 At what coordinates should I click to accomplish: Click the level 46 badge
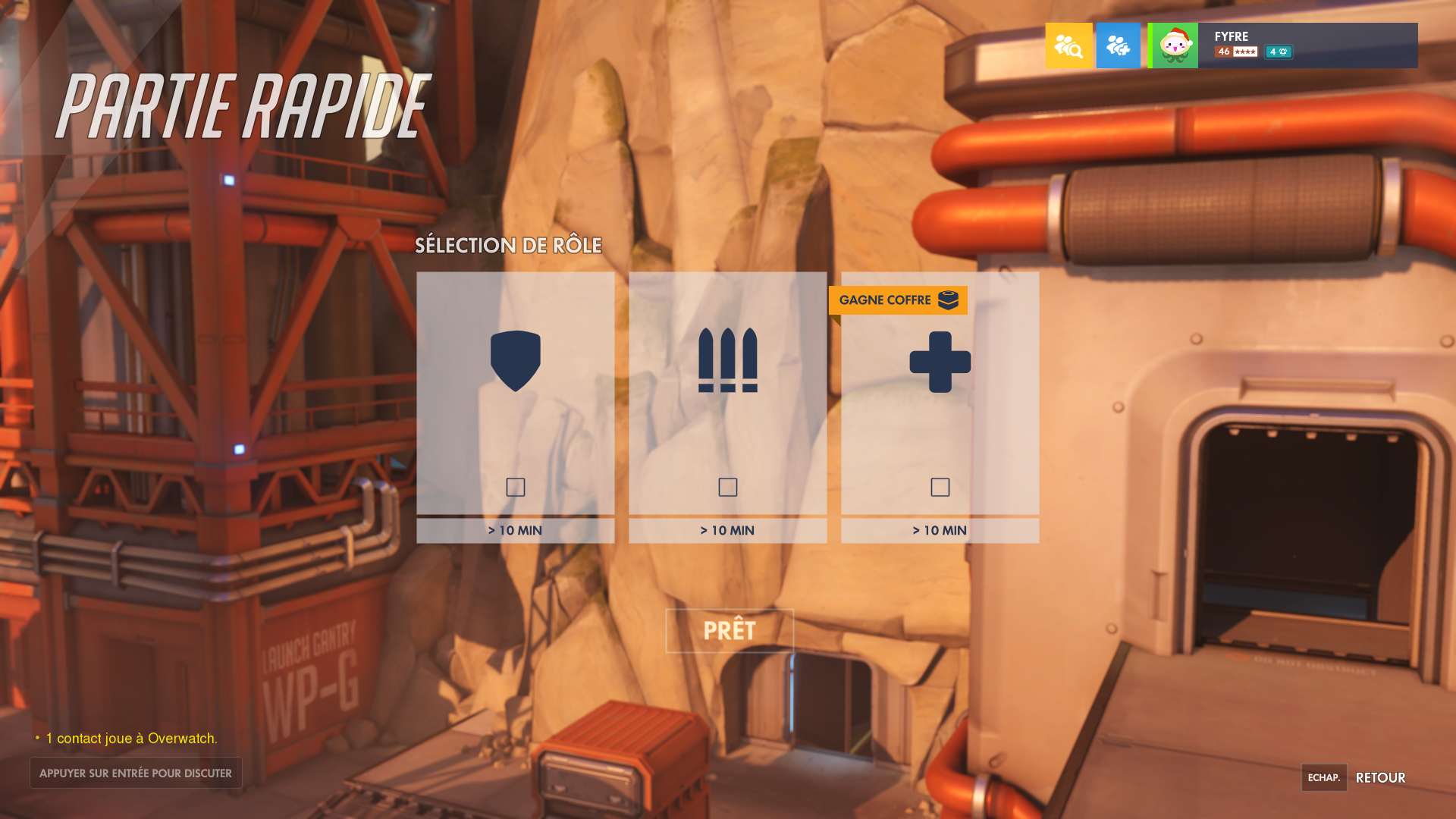pyautogui.click(x=1223, y=52)
